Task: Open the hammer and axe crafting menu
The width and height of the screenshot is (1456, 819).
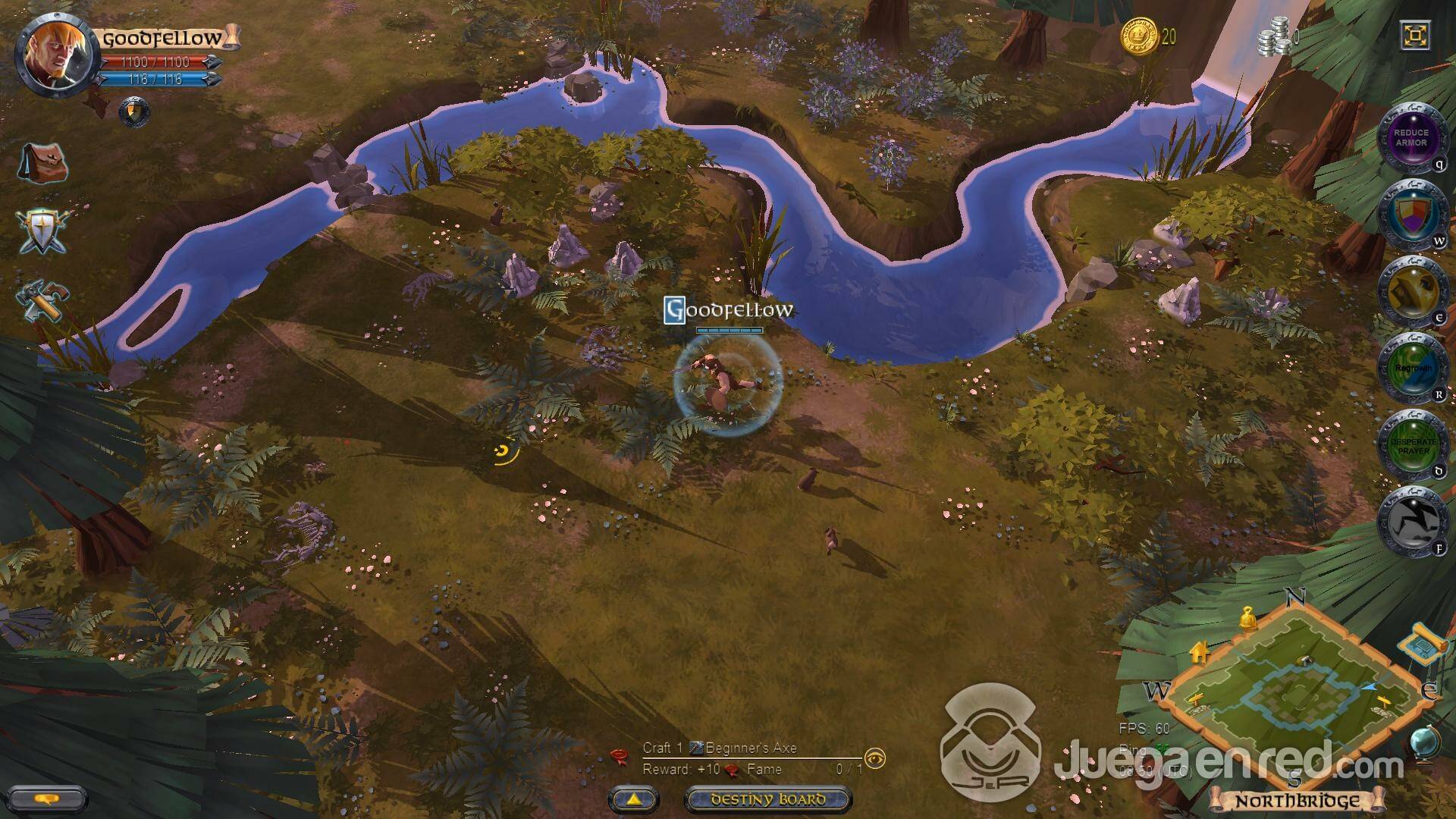Action: tap(43, 301)
